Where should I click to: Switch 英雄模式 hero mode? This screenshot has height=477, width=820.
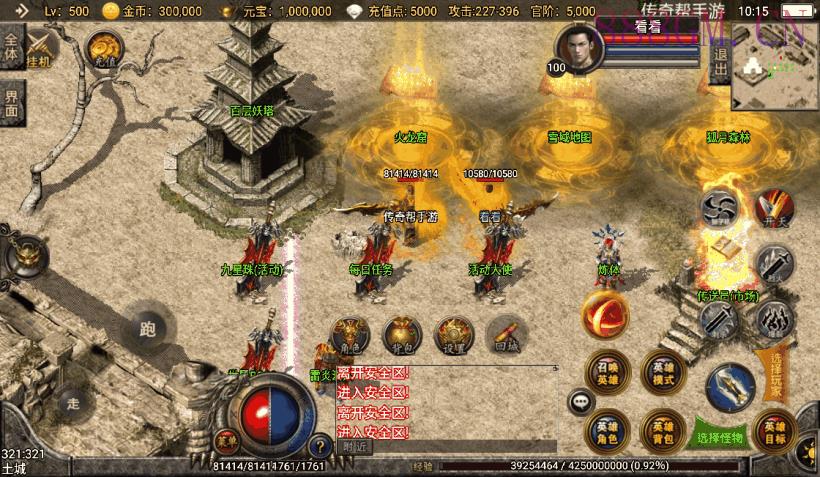(x=663, y=373)
